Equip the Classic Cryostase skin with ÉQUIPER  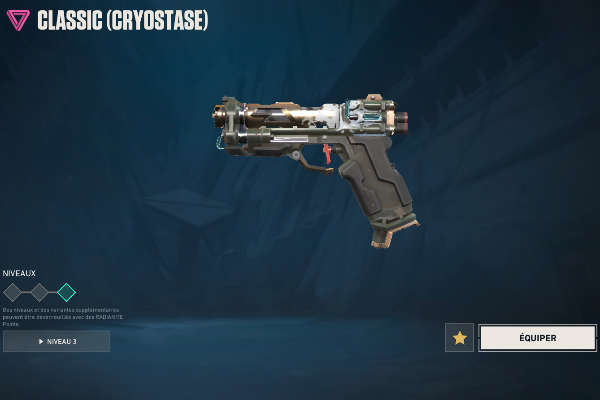537,338
